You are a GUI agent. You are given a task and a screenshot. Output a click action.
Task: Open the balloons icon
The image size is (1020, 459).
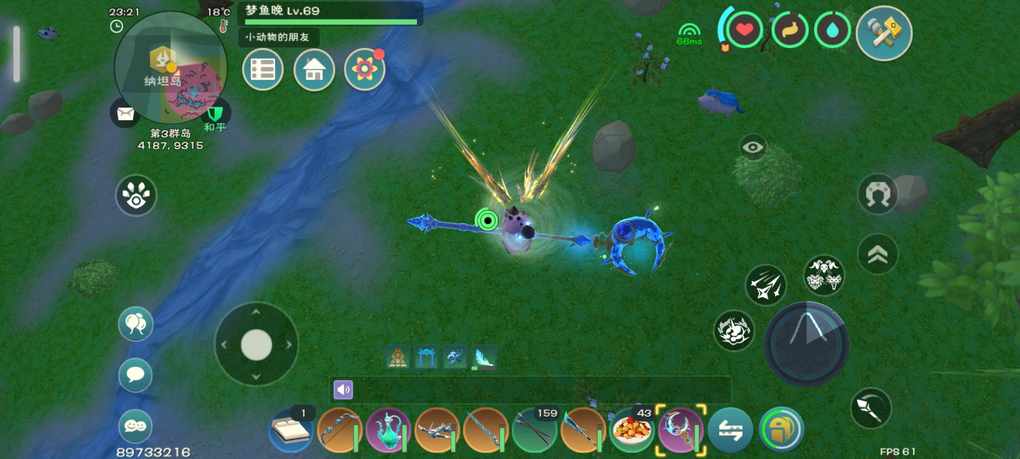(x=135, y=323)
